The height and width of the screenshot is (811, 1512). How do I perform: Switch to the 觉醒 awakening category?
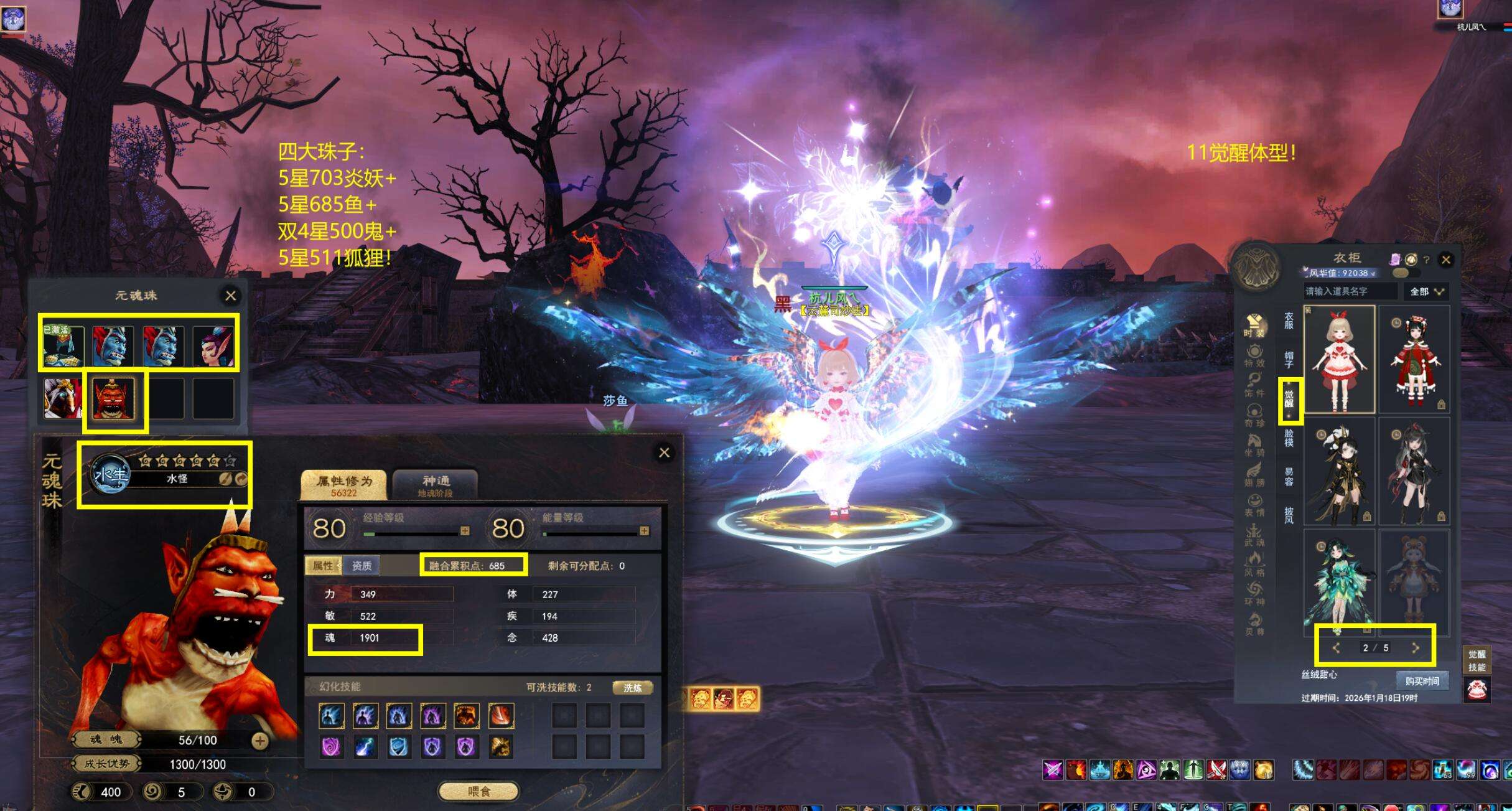coord(1289,399)
